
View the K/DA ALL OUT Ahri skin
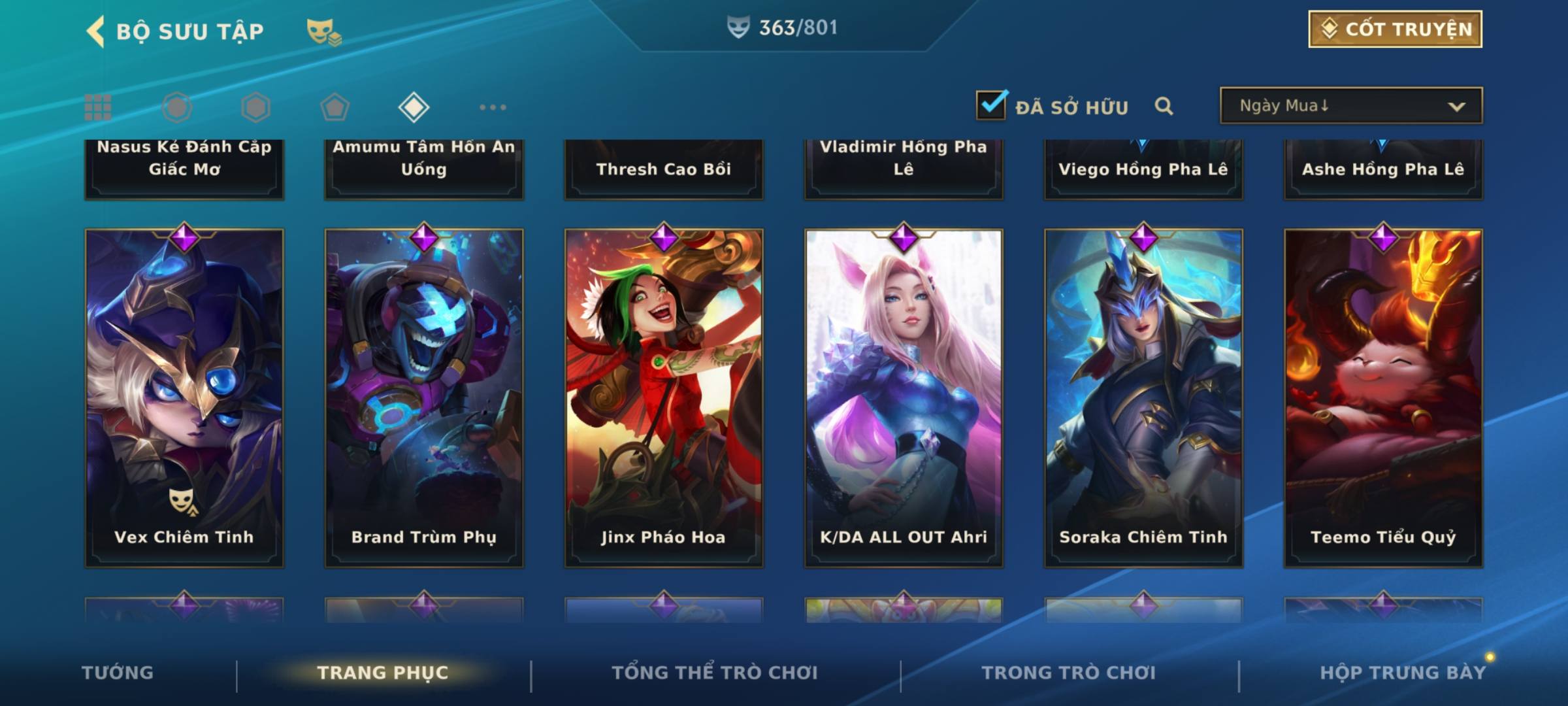click(904, 397)
